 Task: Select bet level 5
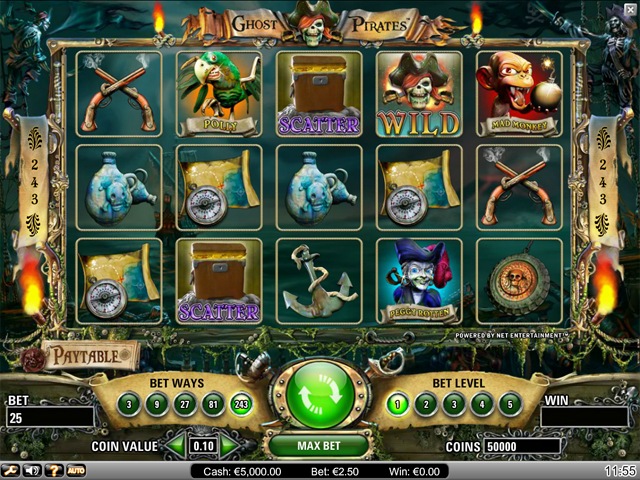pyautogui.click(x=510, y=403)
